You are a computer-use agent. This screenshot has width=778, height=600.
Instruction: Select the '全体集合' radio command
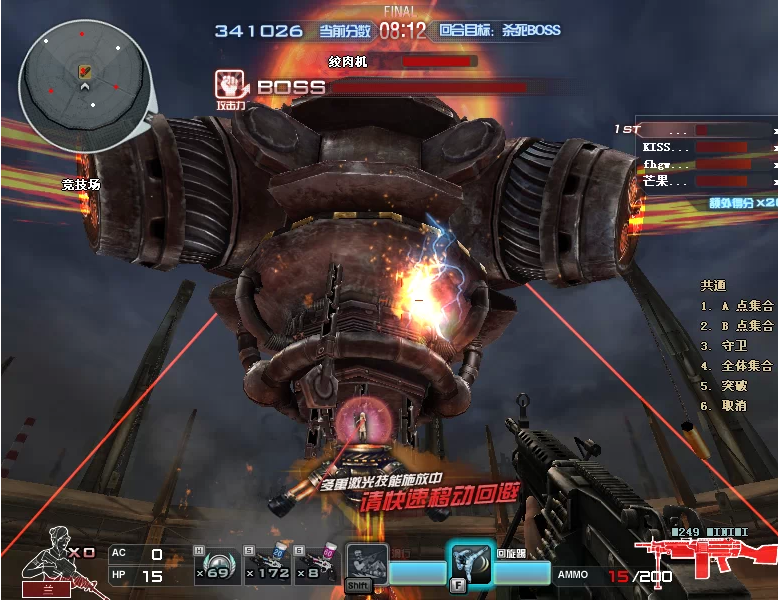click(x=738, y=366)
